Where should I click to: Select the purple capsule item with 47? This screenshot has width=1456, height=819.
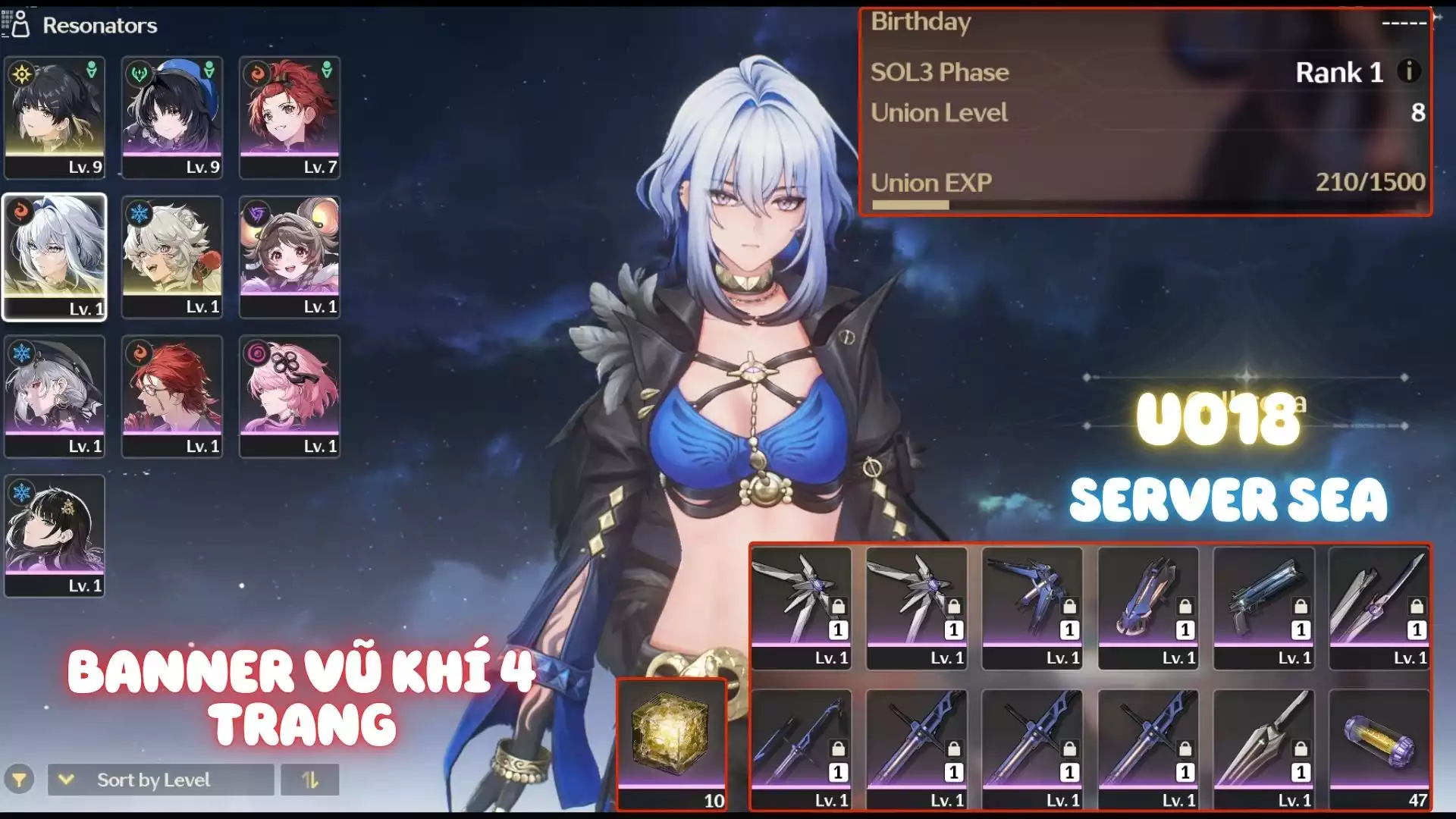tap(1379, 749)
